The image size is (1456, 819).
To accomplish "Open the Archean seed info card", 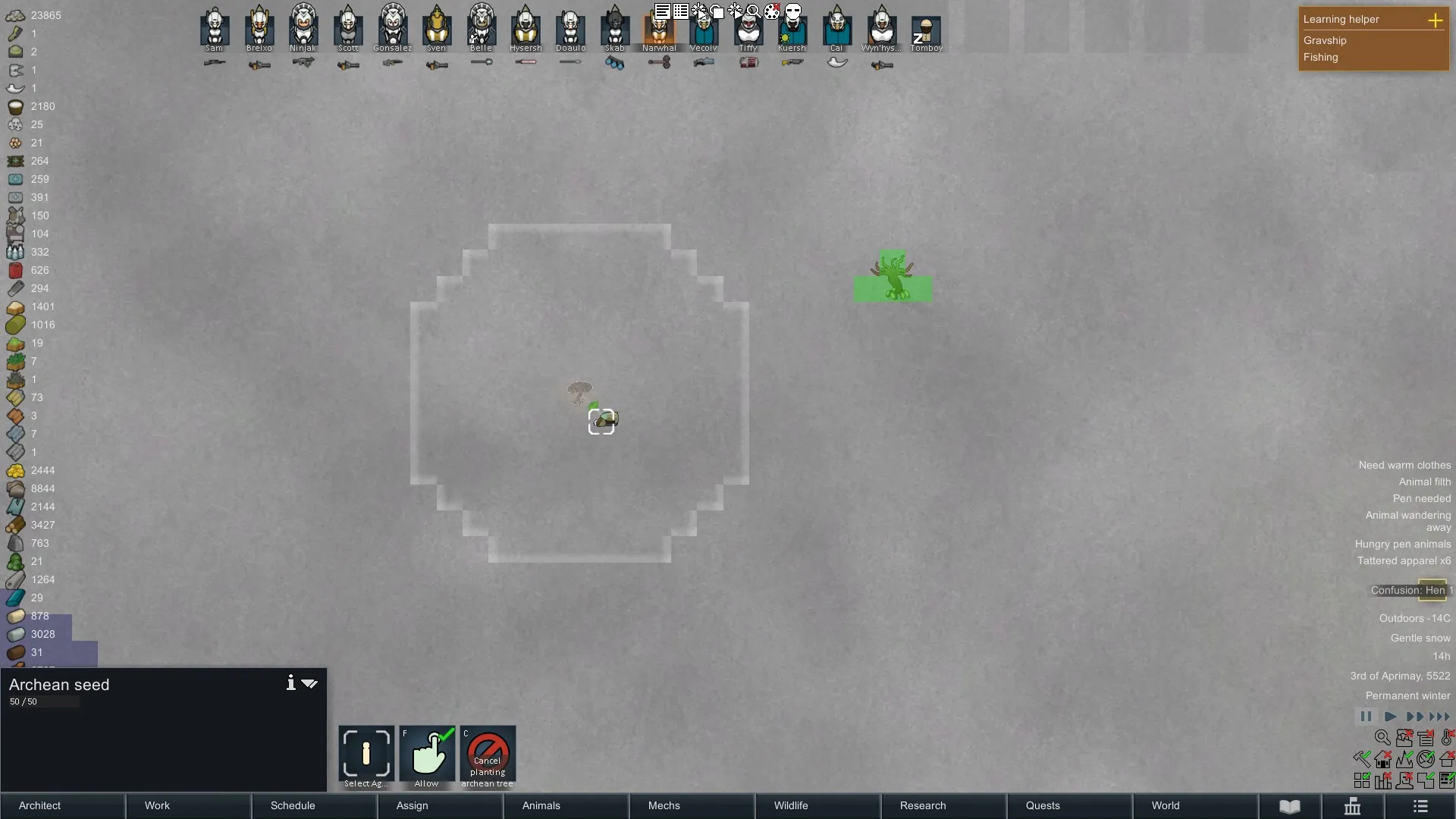I will coord(290,683).
